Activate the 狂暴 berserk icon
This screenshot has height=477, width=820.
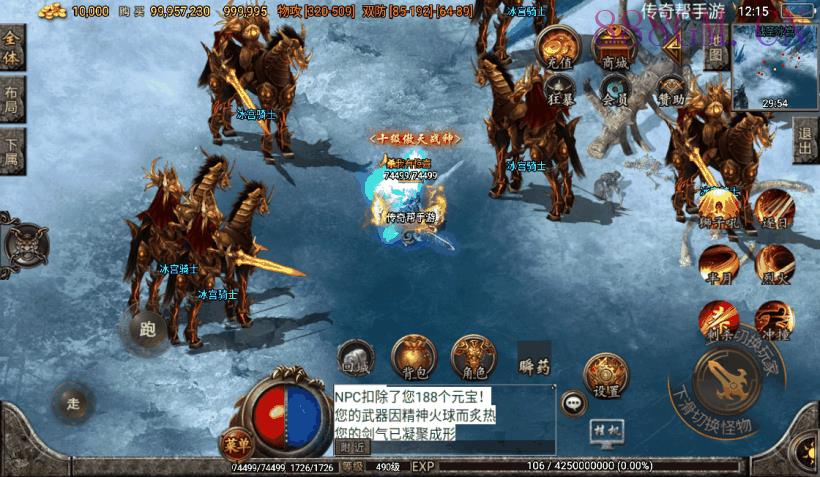[558, 90]
